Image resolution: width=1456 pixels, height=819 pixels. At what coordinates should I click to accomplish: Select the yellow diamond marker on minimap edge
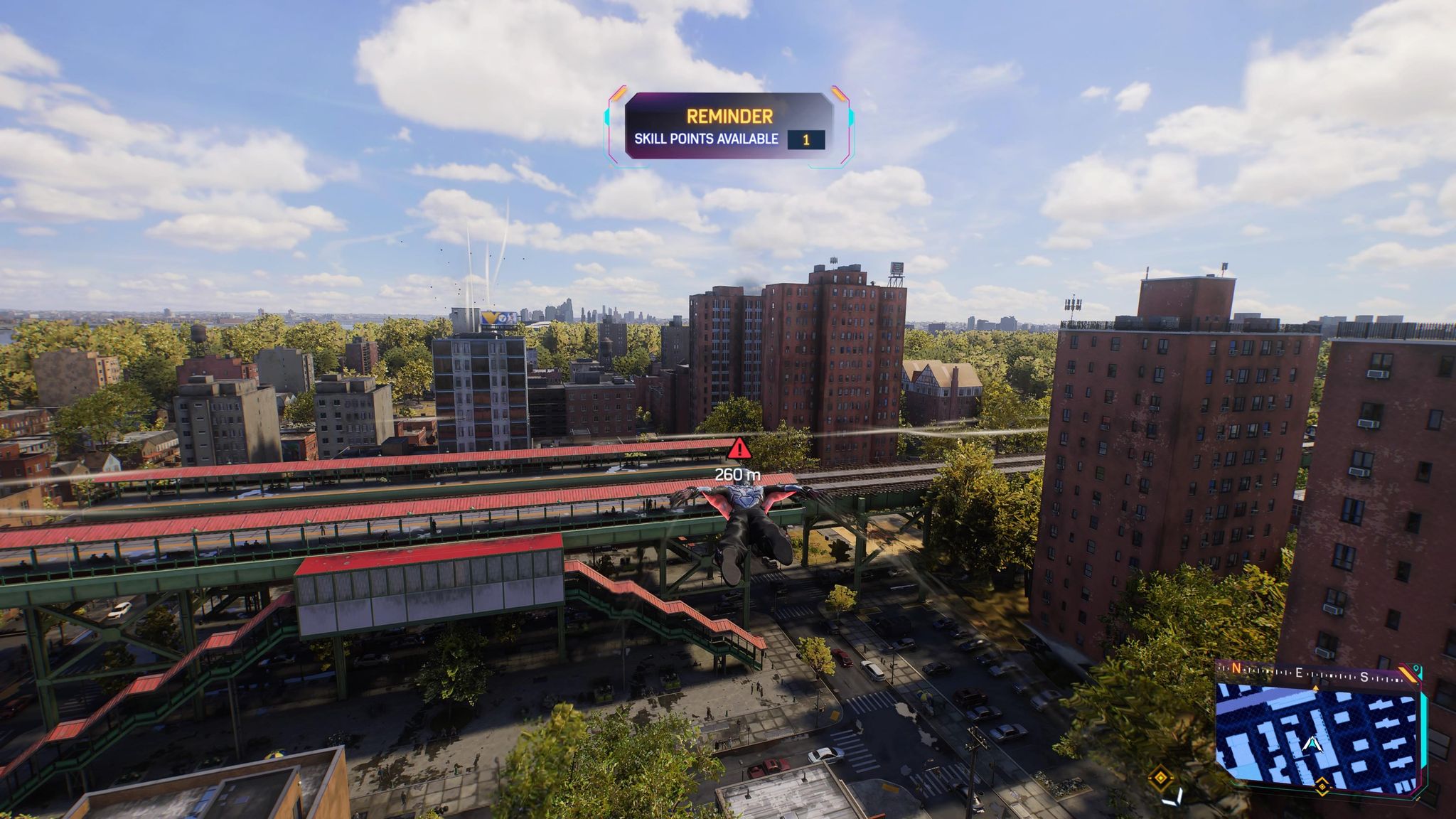[1322, 786]
